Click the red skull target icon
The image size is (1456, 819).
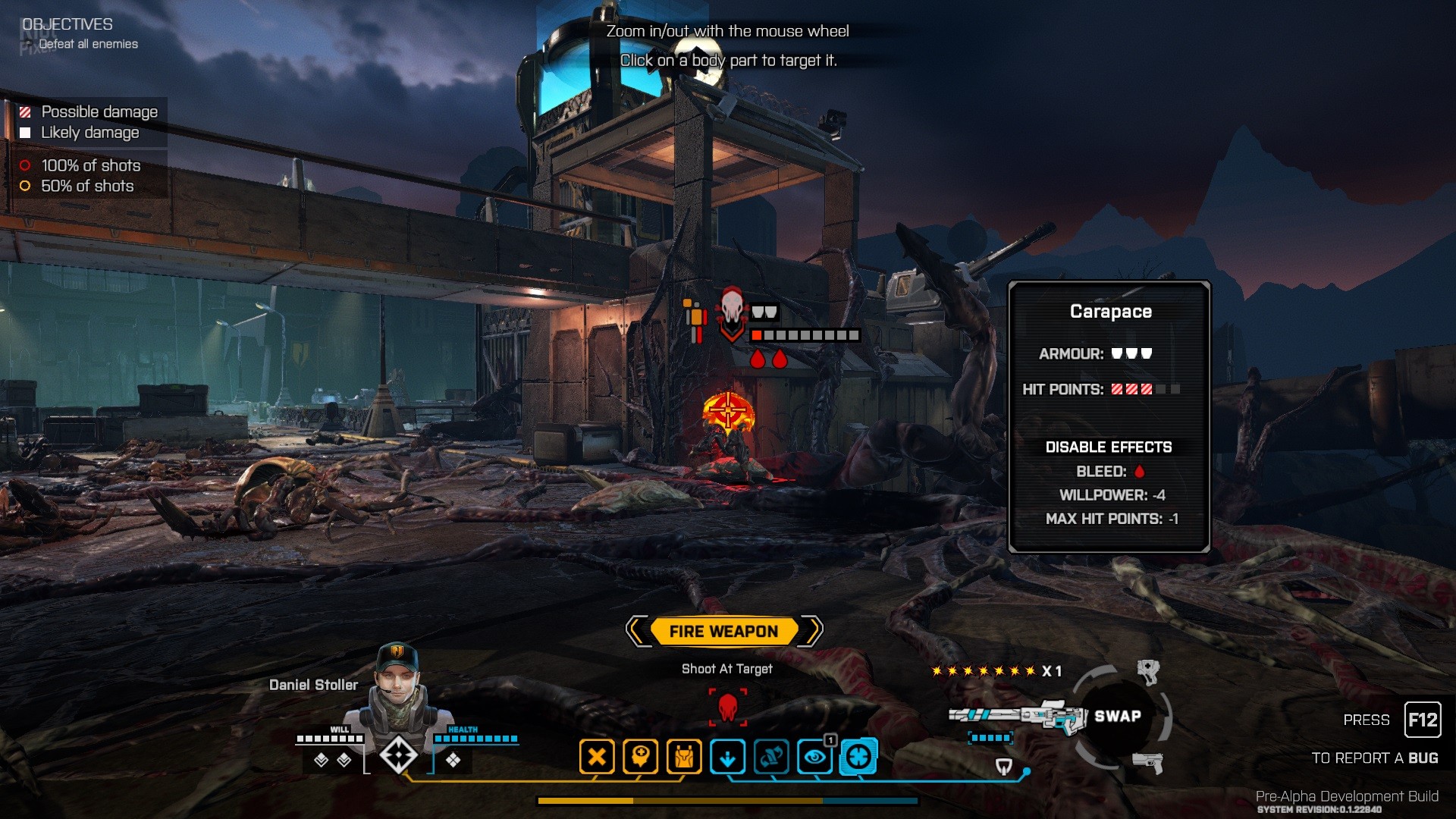(x=728, y=707)
